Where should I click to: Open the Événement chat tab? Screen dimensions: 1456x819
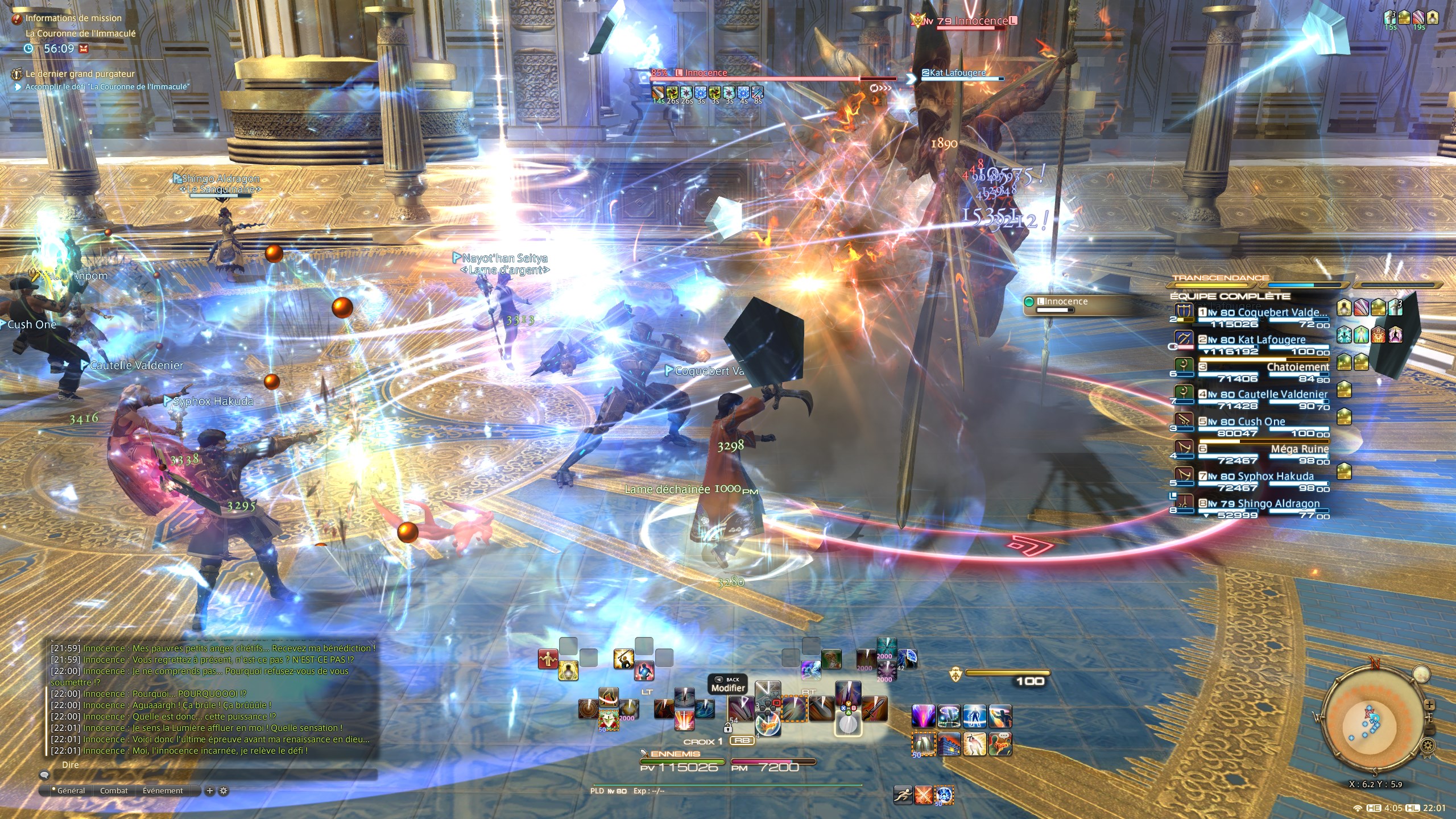[163, 791]
